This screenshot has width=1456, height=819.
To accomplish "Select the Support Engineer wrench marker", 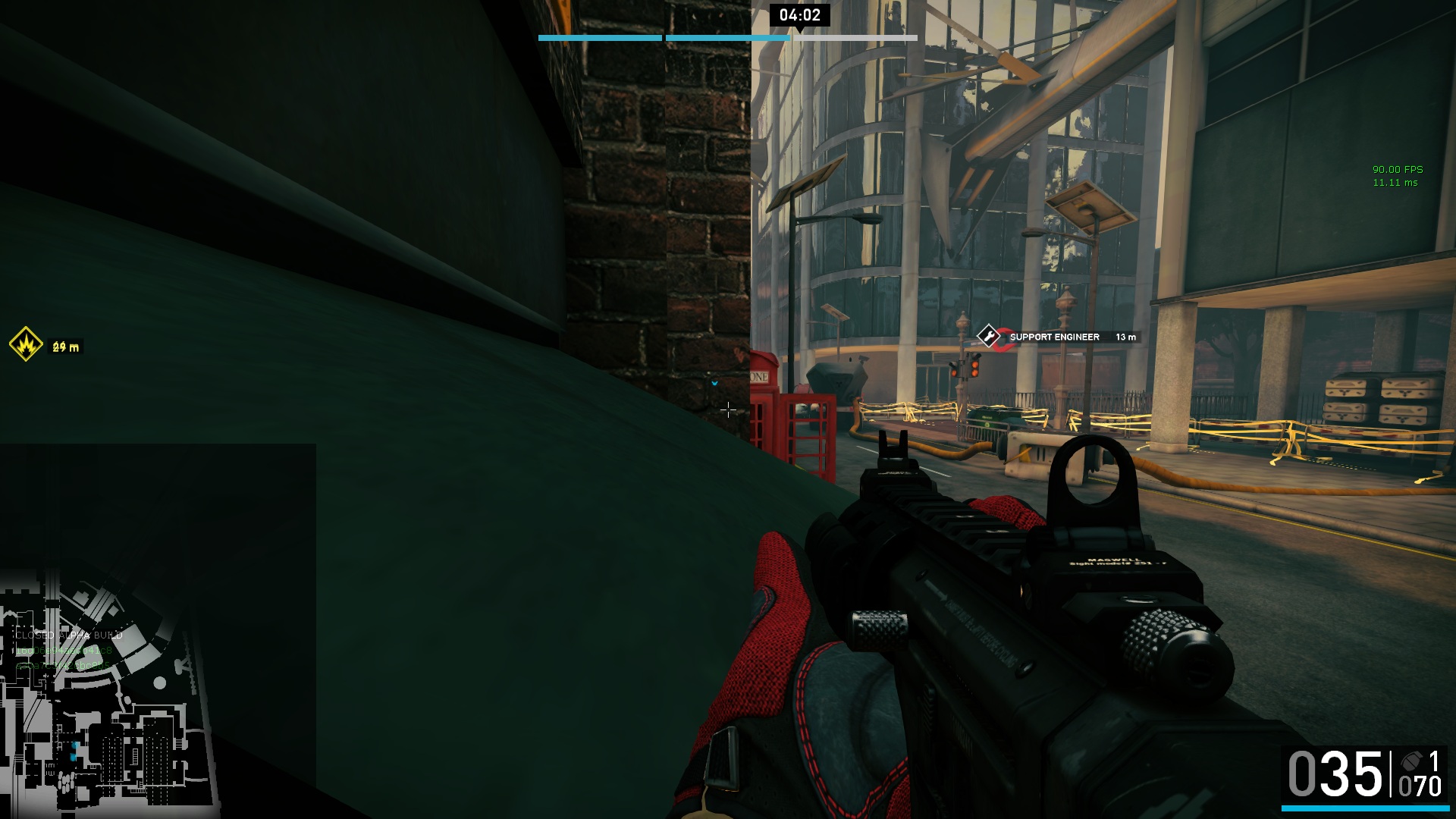I will tap(988, 336).
